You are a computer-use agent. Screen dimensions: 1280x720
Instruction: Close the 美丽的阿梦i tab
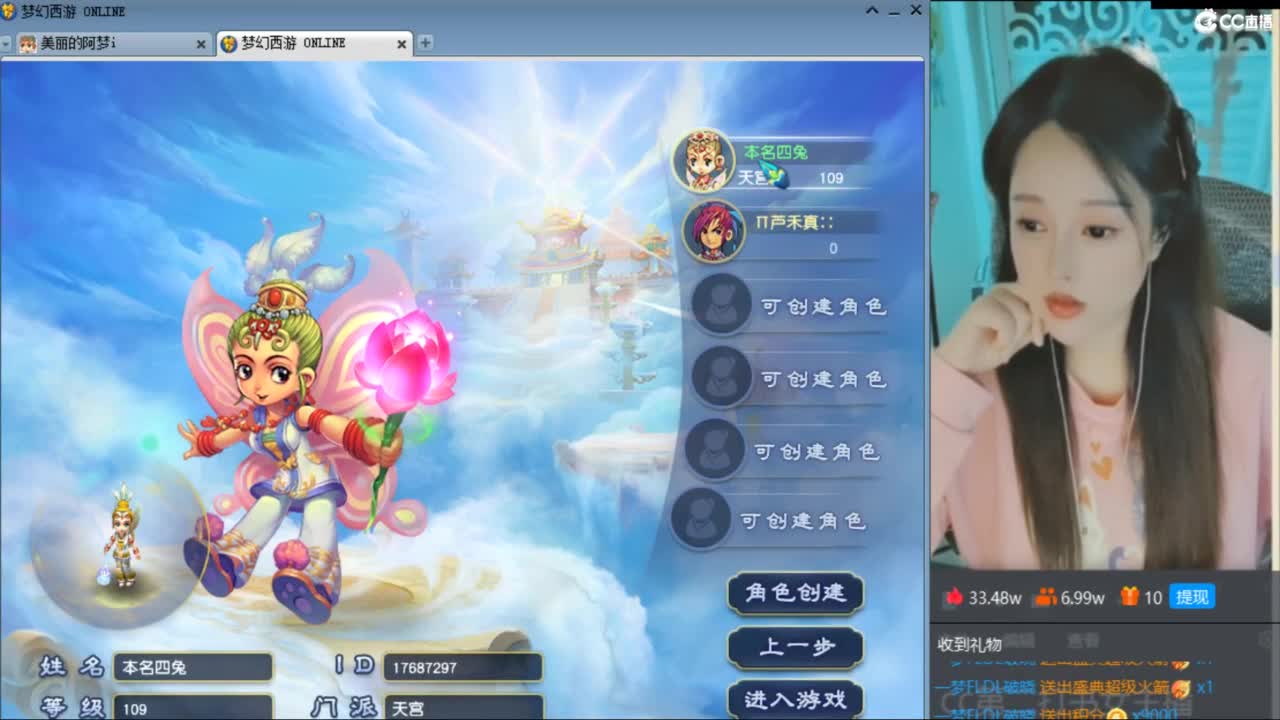(x=203, y=44)
